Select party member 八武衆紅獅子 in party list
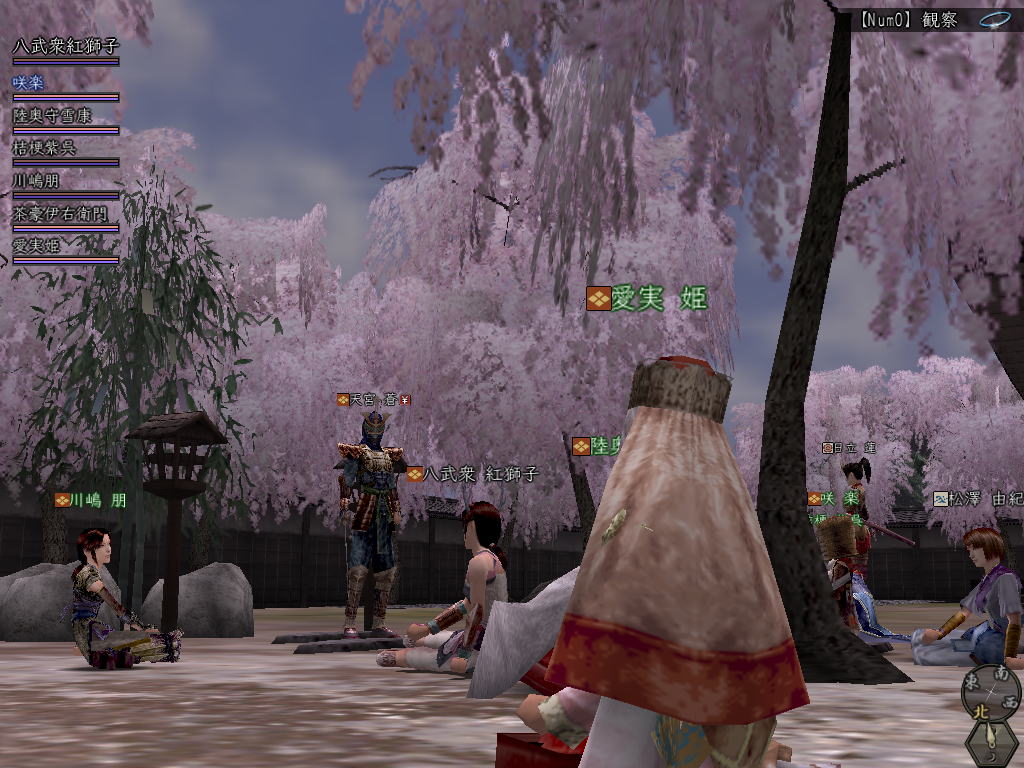The height and width of the screenshot is (768, 1024). [x=65, y=46]
